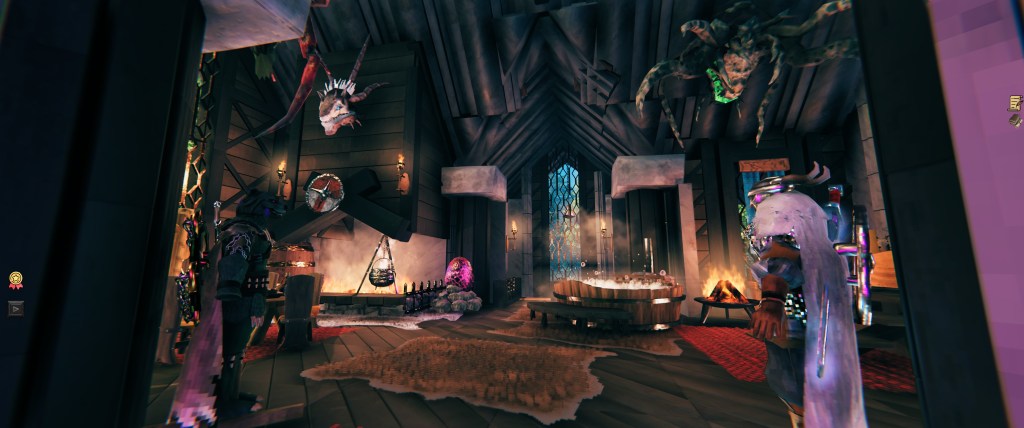Click the gold medal ribbon icon
The image size is (1024, 428).
[16, 280]
